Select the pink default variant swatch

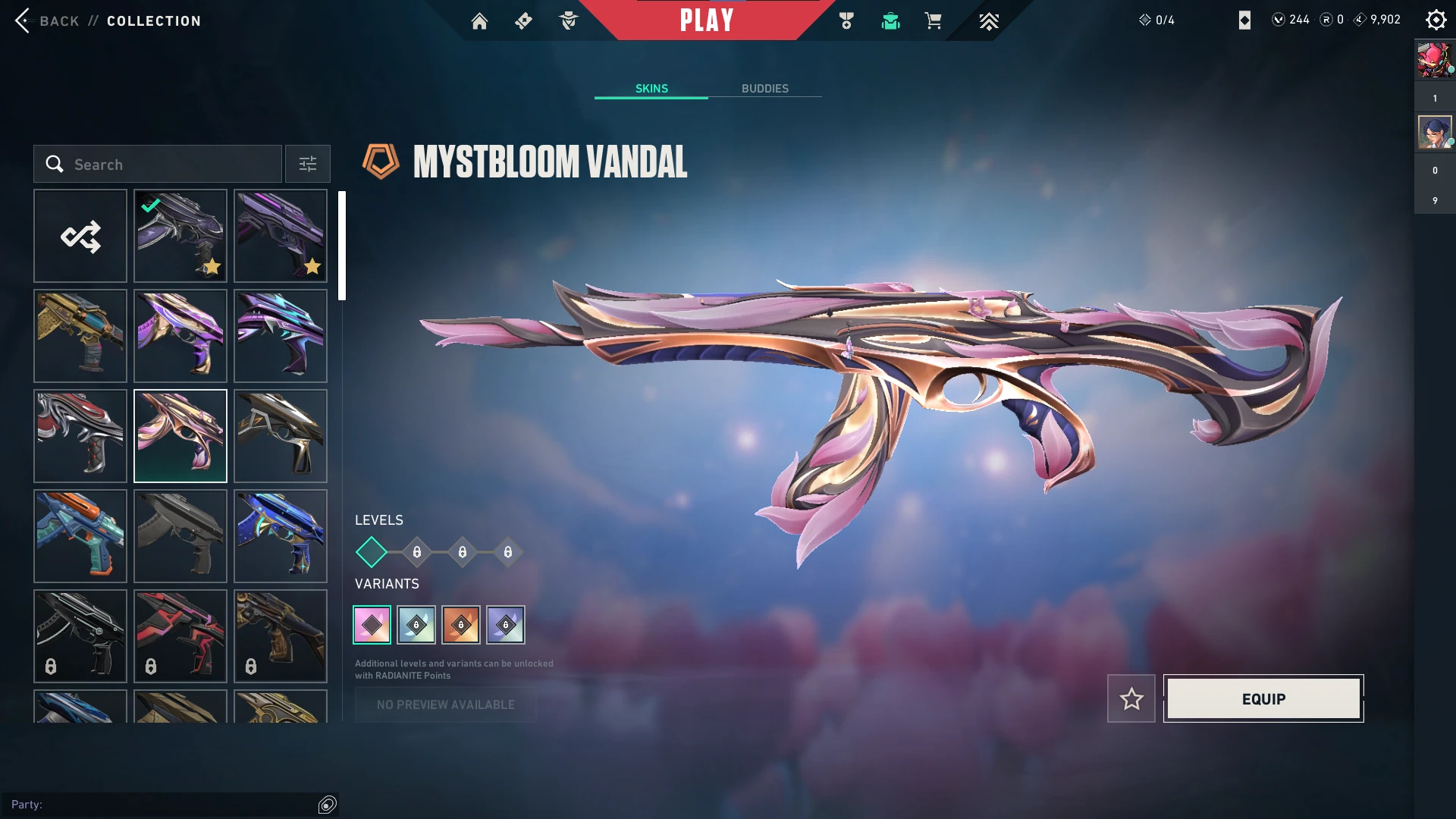point(372,625)
